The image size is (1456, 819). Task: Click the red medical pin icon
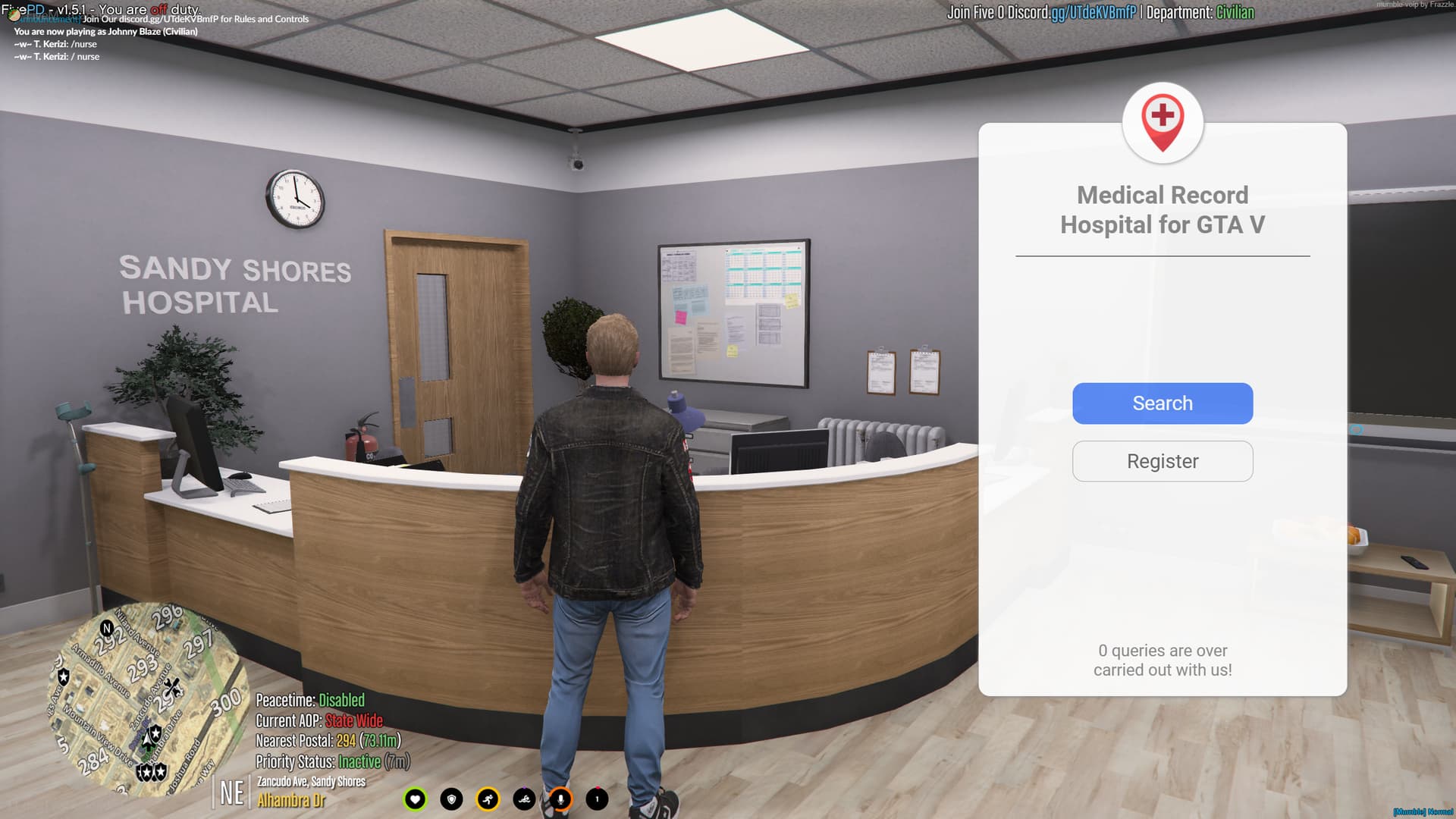pos(1161,121)
